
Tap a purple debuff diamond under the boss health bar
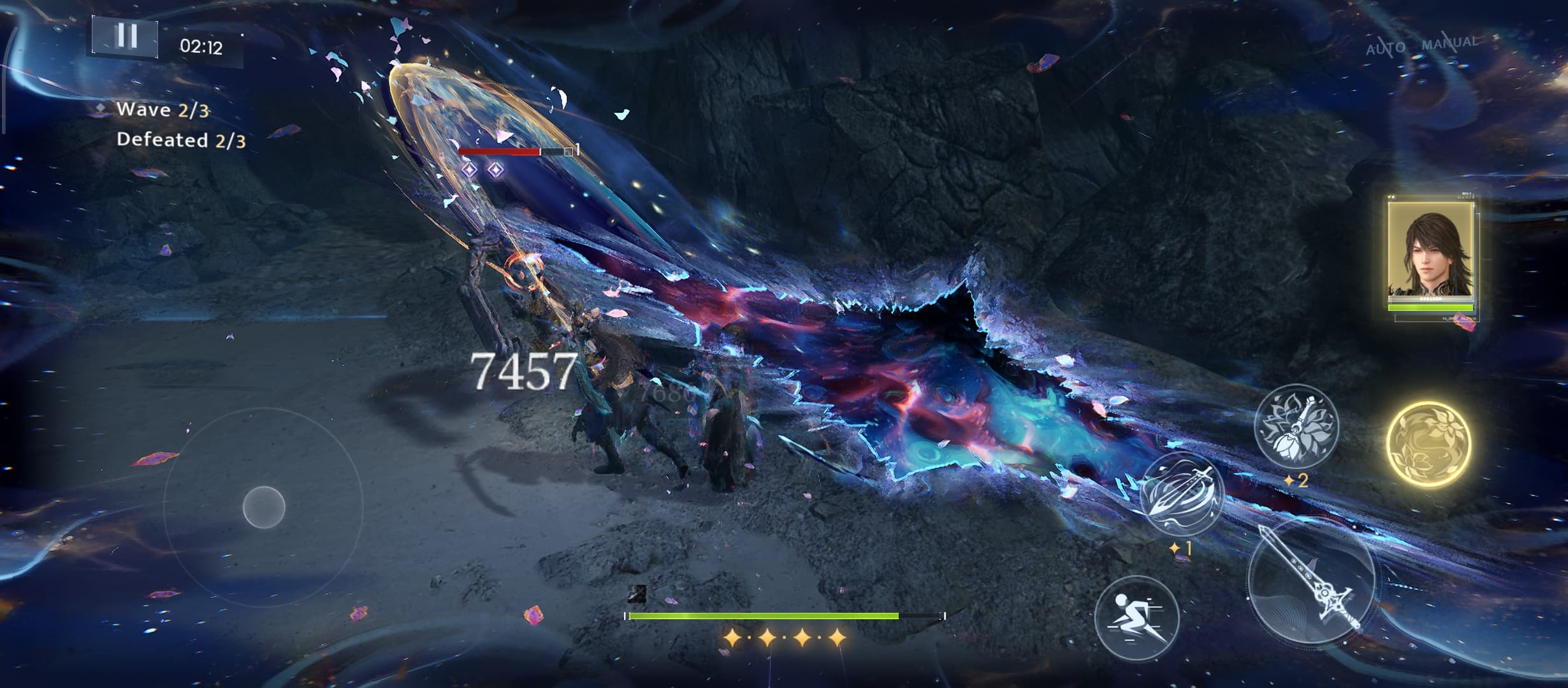coord(470,169)
